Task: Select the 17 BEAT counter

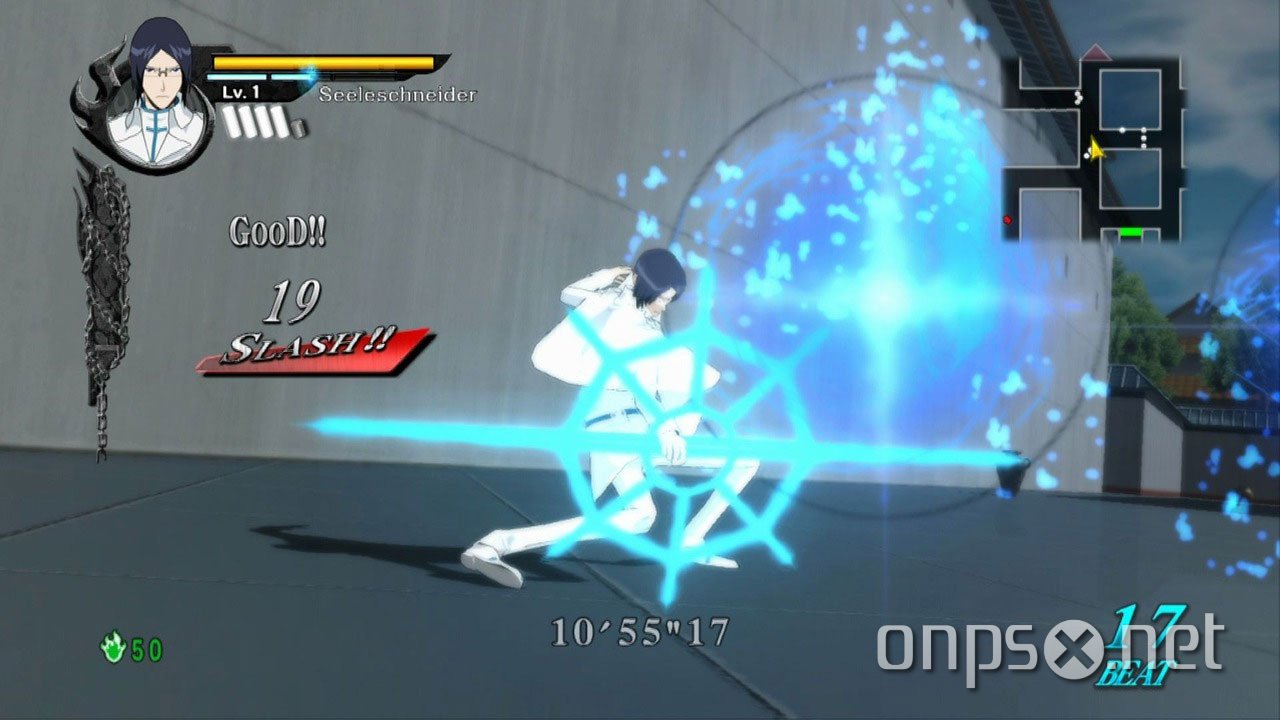Action: pyautogui.click(x=1140, y=643)
